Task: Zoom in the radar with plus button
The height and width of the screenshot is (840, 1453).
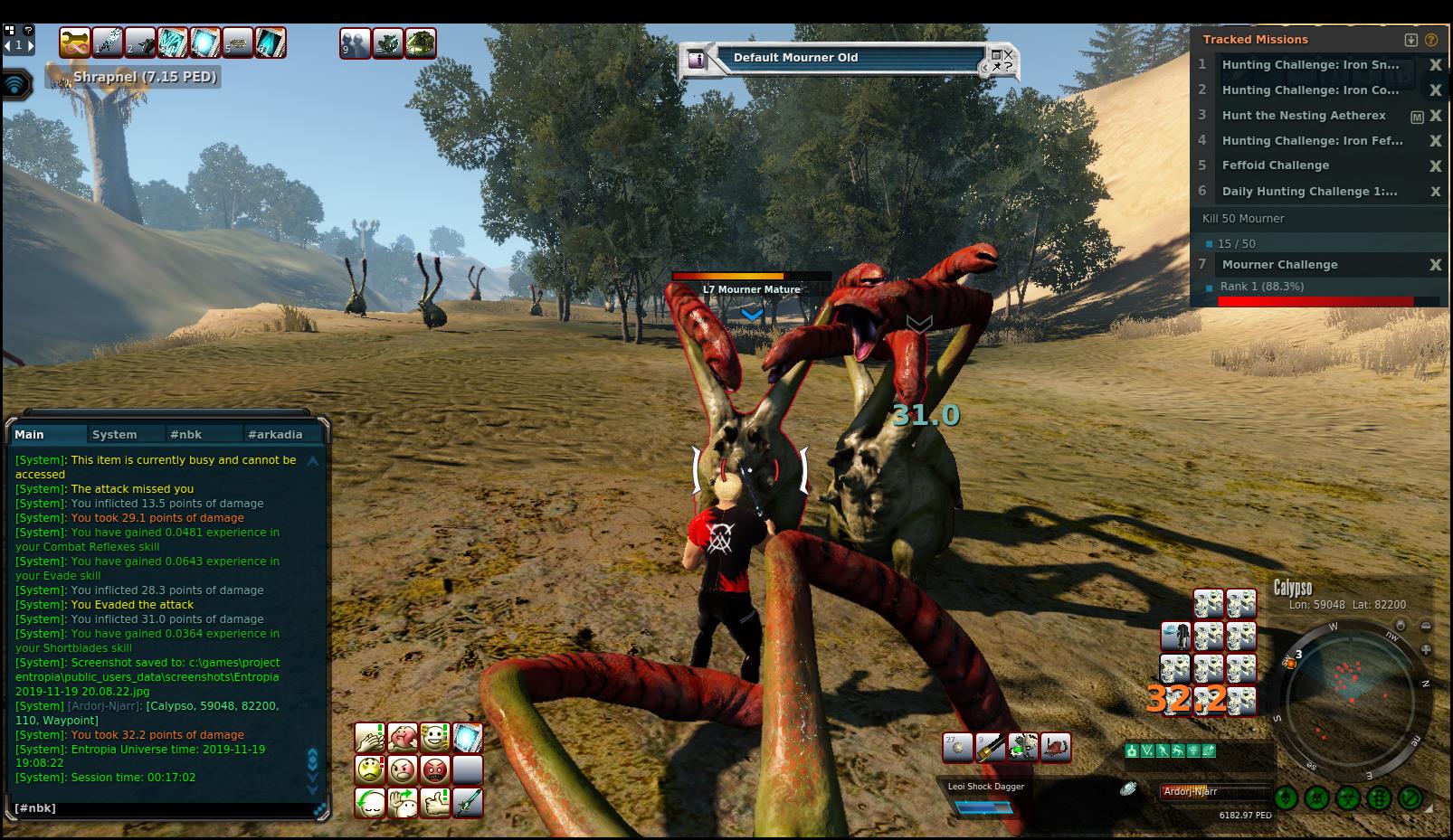Action: [1426, 649]
